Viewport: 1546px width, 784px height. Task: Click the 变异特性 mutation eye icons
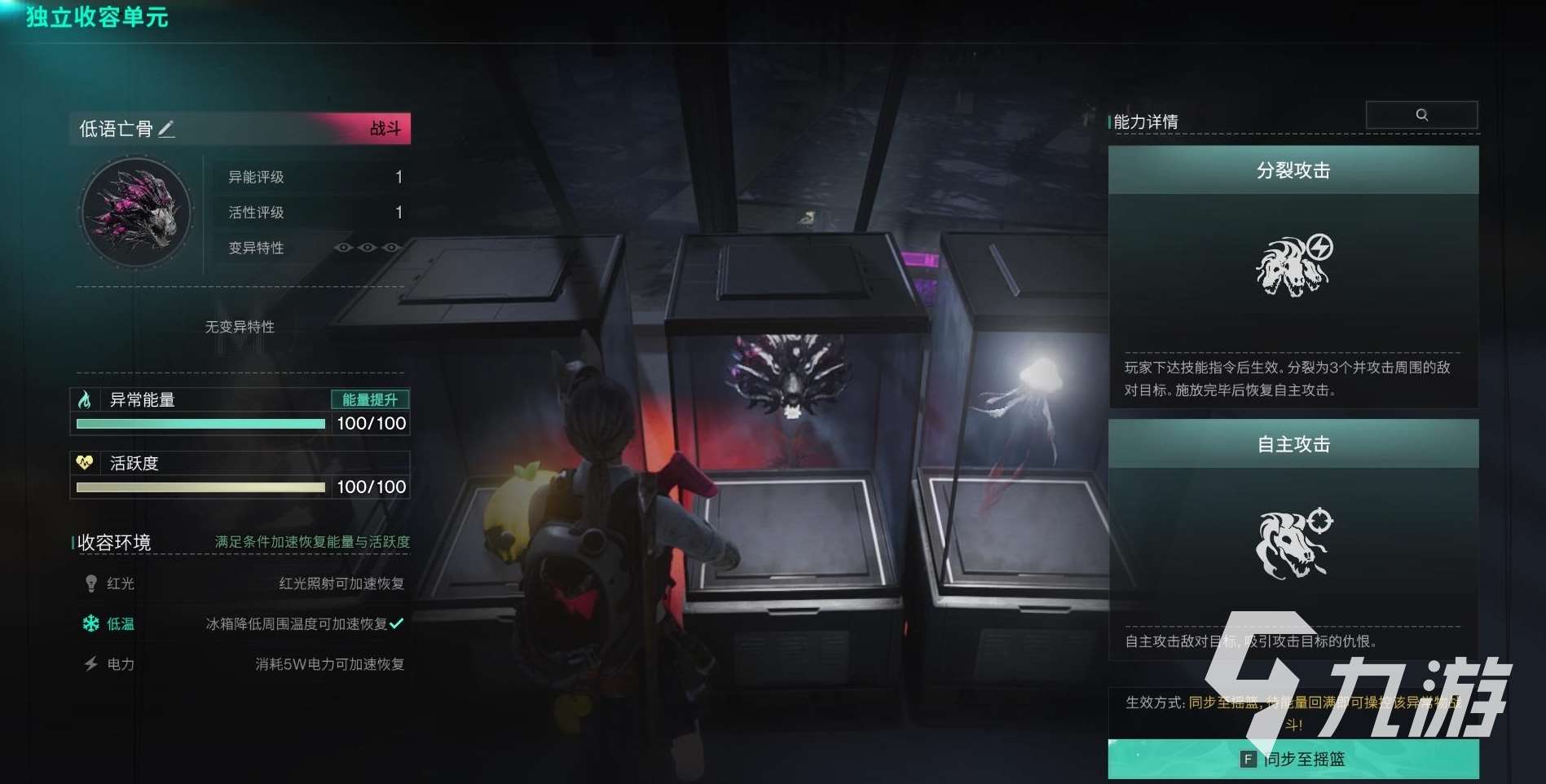coord(368,248)
